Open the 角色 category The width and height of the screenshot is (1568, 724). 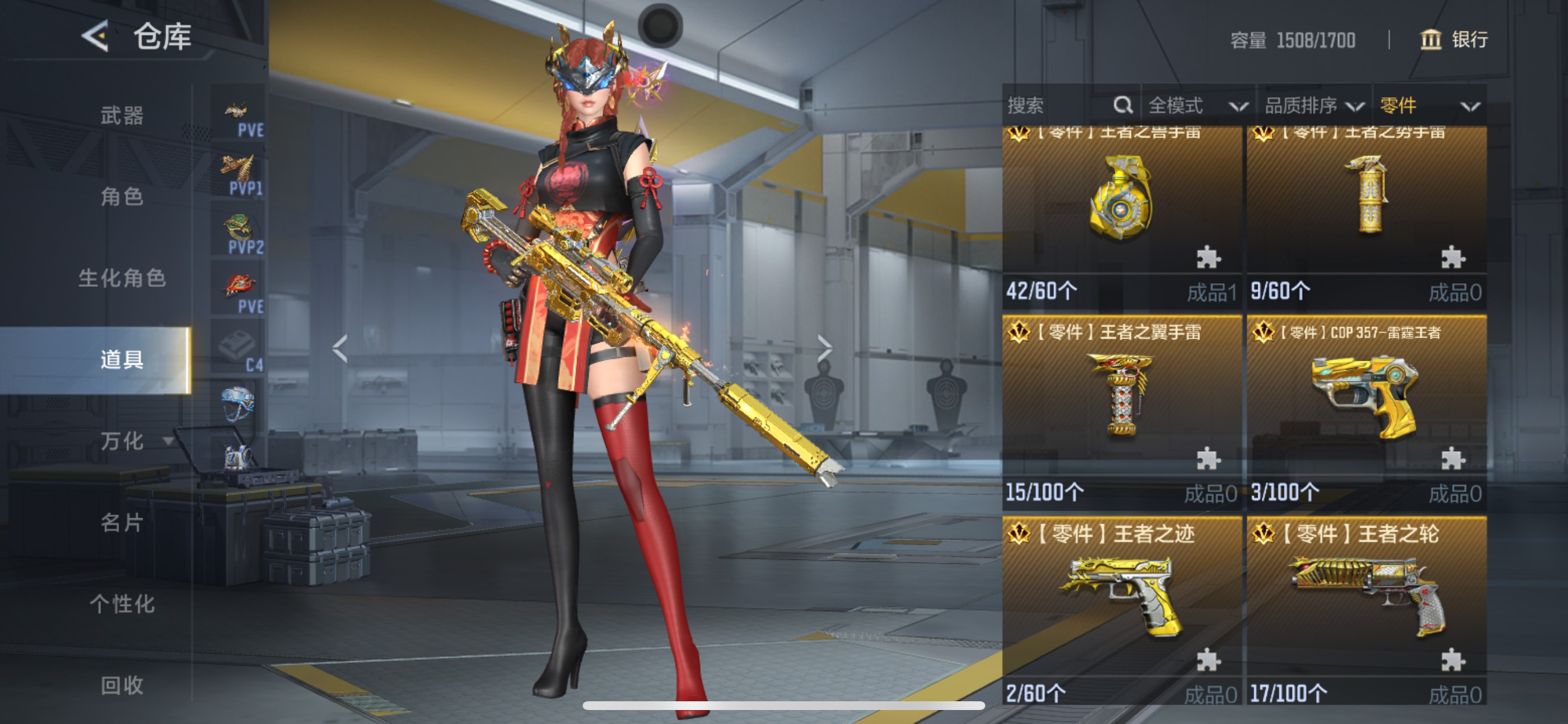[122, 196]
